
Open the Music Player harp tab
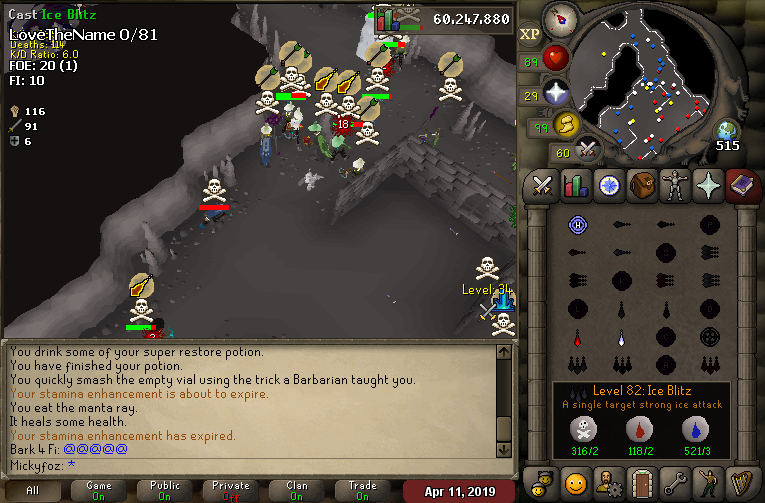741,483
